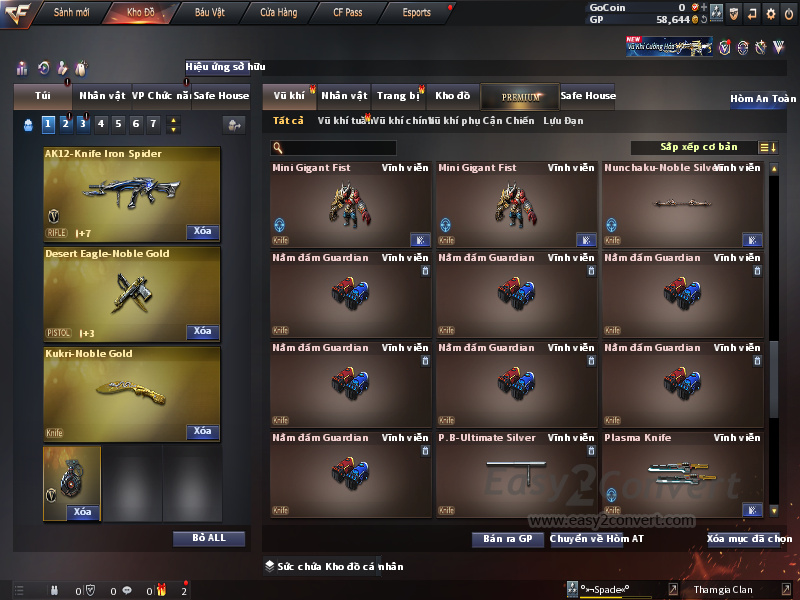Screen dimensions: 800x600
Task: Open the Sảnh mới lobby tab
Action: click(71, 13)
